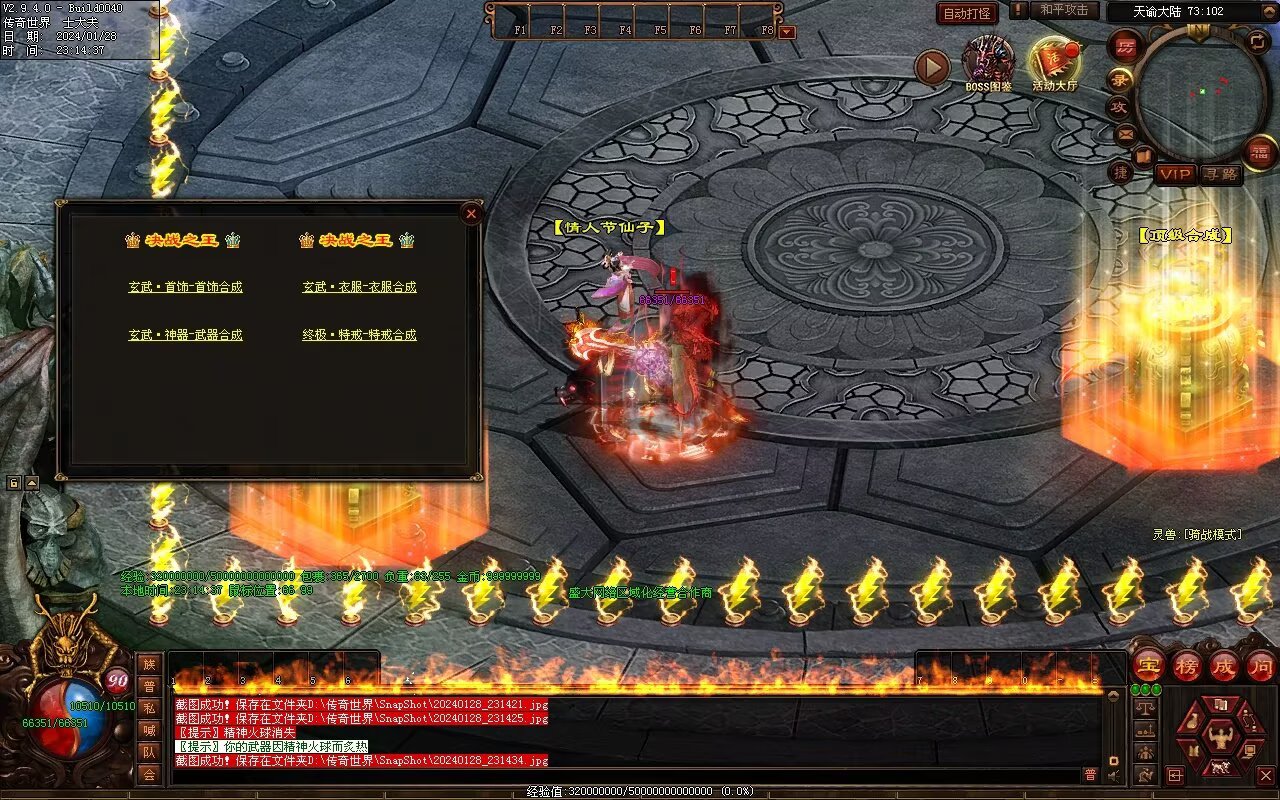The image size is (1280, 800).
Task: Open 玄武·神器-武器合成 option
Action: [185, 335]
